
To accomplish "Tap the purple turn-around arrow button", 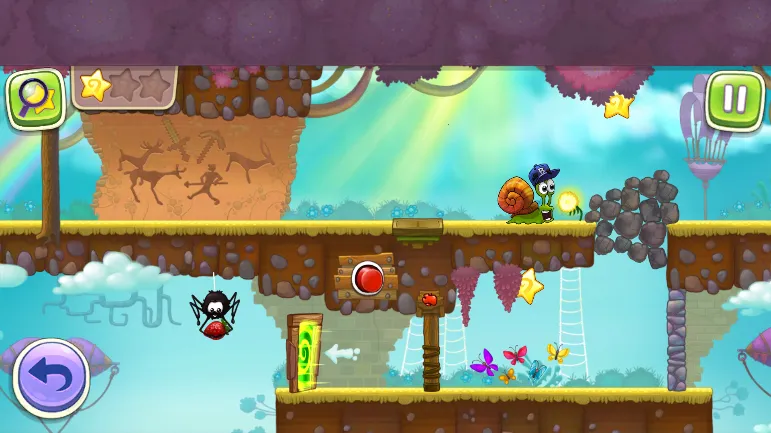I will (51, 379).
